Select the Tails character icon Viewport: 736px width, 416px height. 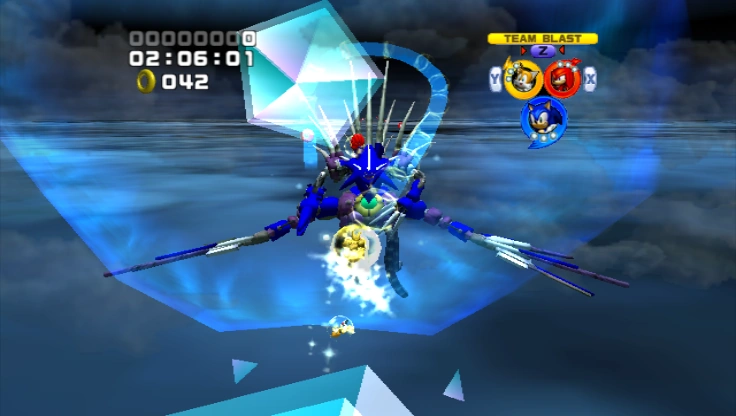point(522,79)
